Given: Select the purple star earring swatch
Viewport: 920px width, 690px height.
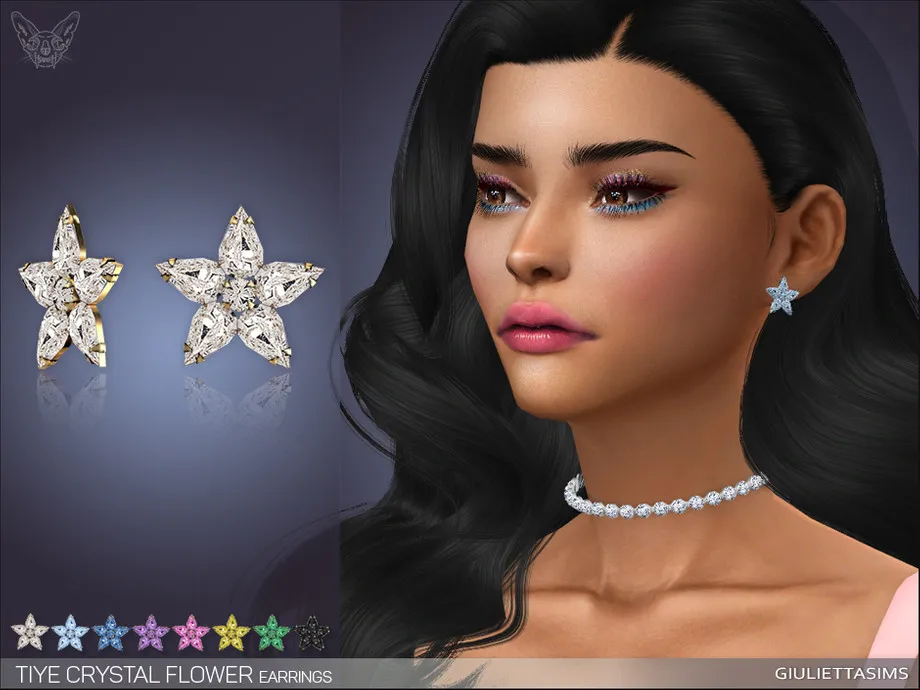Looking at the screenshot, I should 151,633.
